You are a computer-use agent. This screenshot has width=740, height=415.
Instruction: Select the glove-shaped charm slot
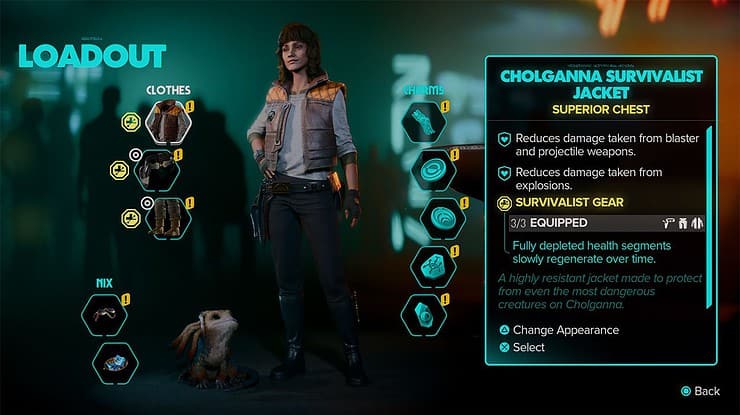click(423, 123)
